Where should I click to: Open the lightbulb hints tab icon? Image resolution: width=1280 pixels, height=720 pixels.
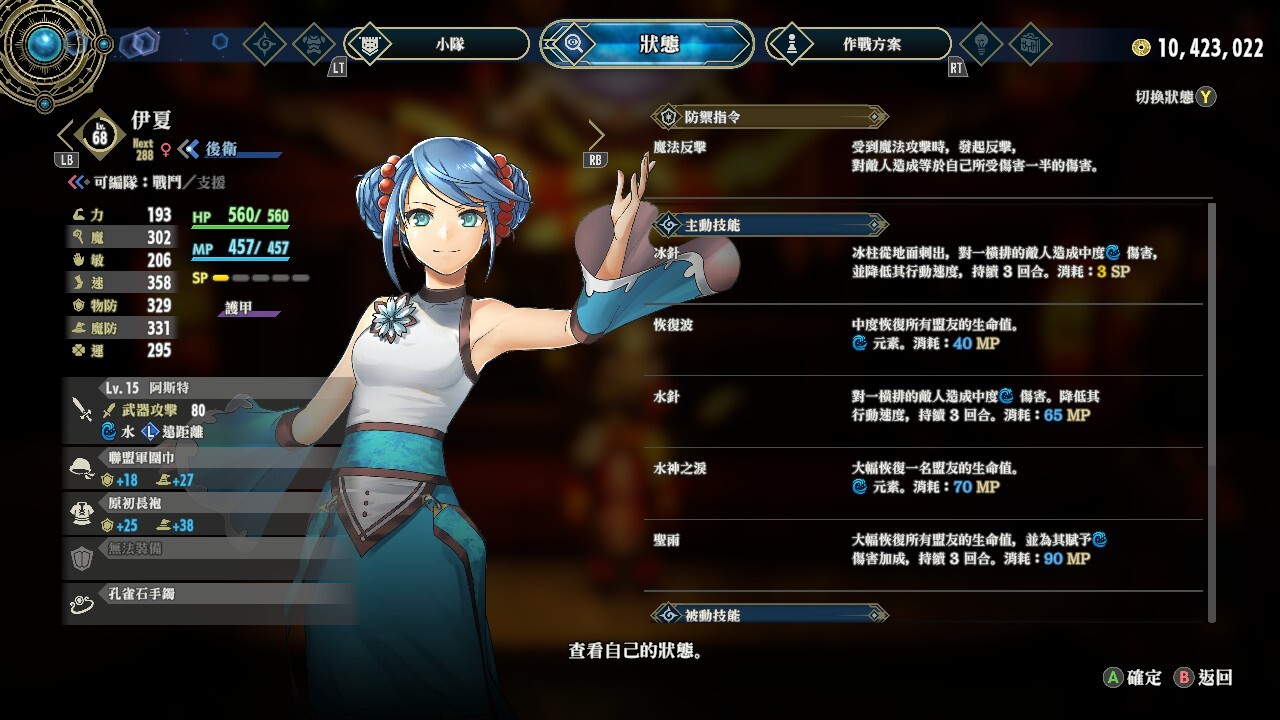pos(981,44)
